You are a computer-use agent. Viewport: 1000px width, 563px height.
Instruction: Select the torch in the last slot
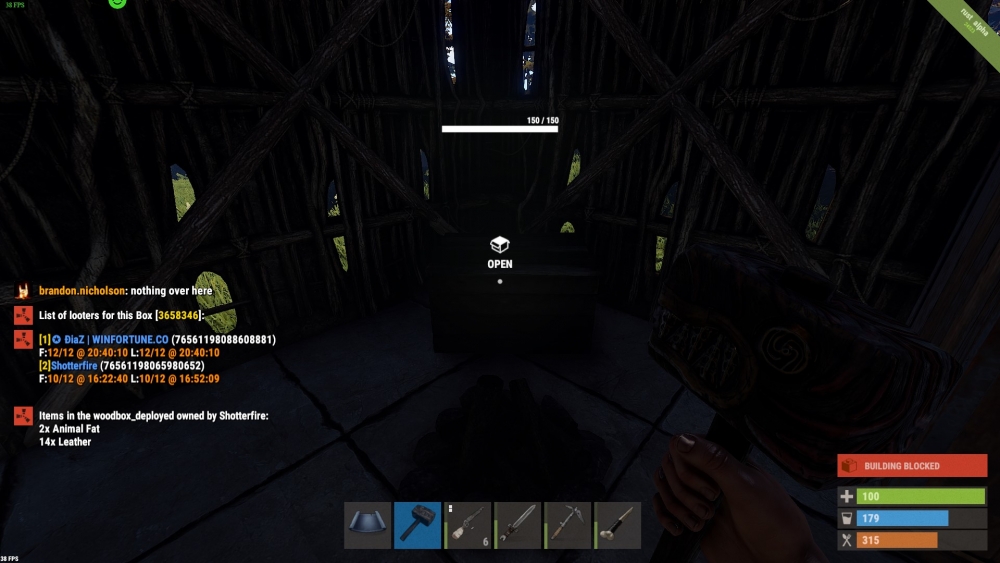point(617,525)
